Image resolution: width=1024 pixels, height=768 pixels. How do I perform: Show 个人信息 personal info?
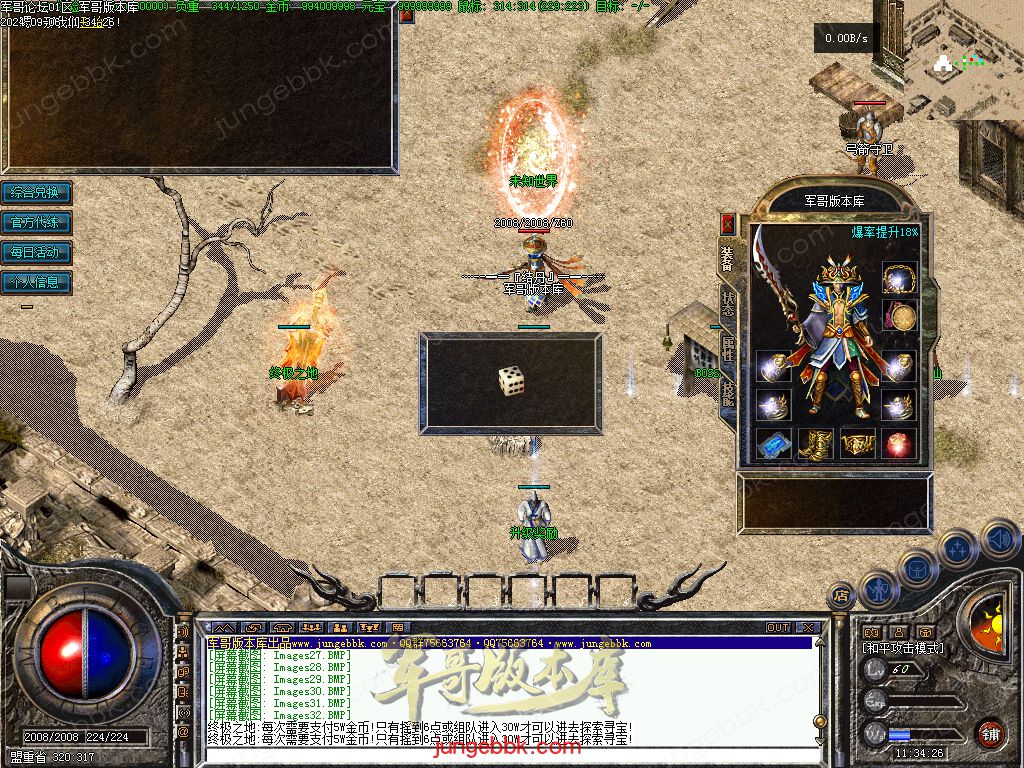click(37, 282)
